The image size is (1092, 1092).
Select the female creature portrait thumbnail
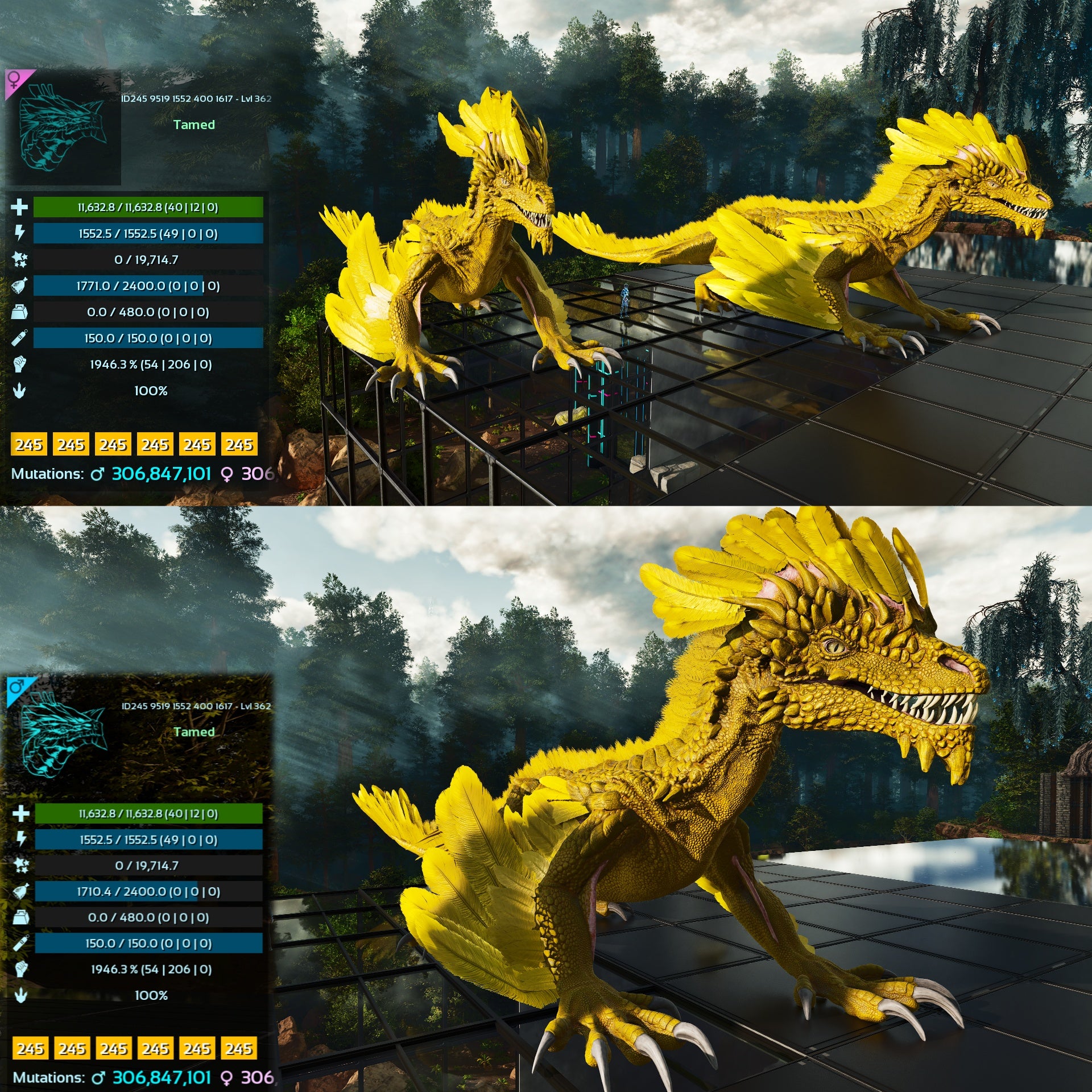pos(63,127)
